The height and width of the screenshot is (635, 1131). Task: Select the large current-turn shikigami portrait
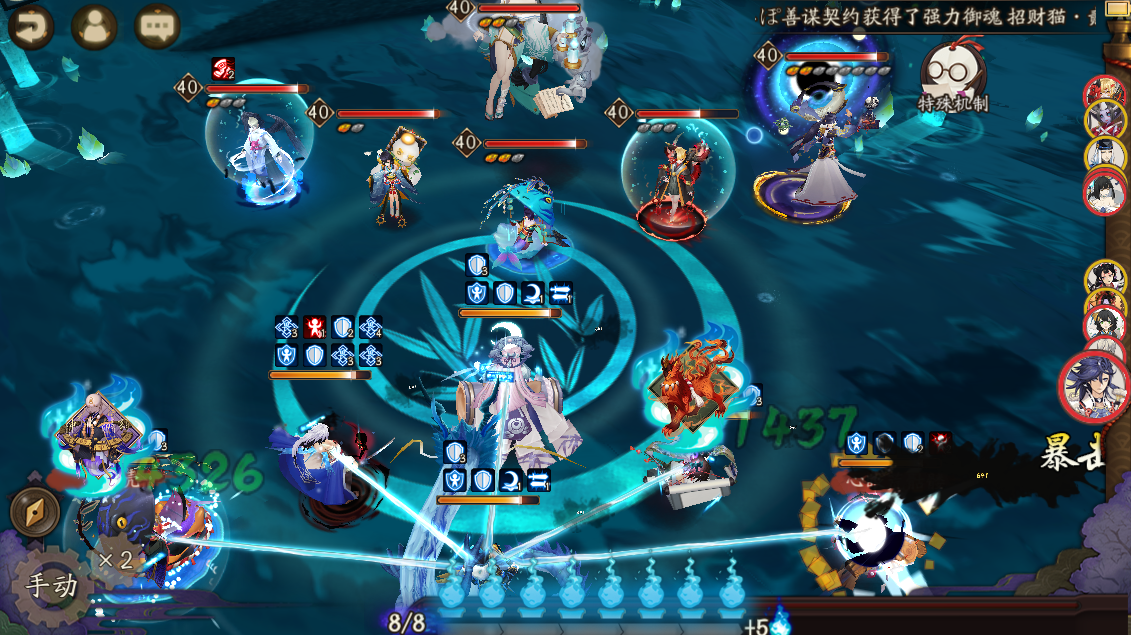1093,386
